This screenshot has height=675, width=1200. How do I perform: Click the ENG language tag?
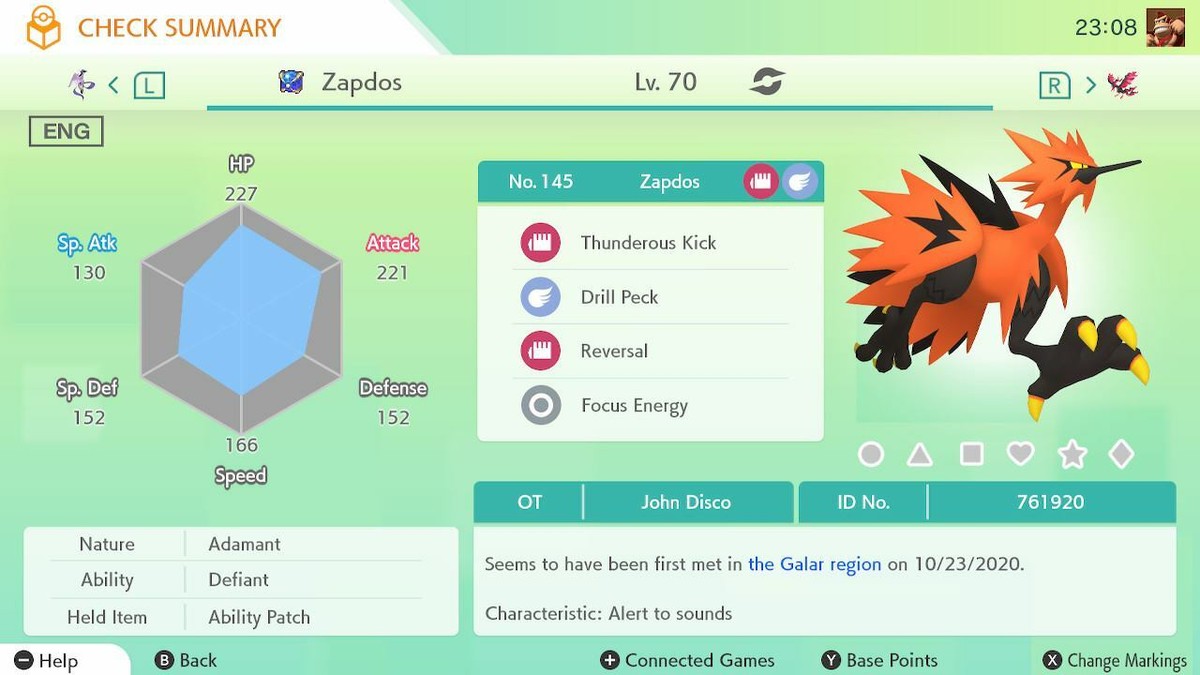pos(66,131)
